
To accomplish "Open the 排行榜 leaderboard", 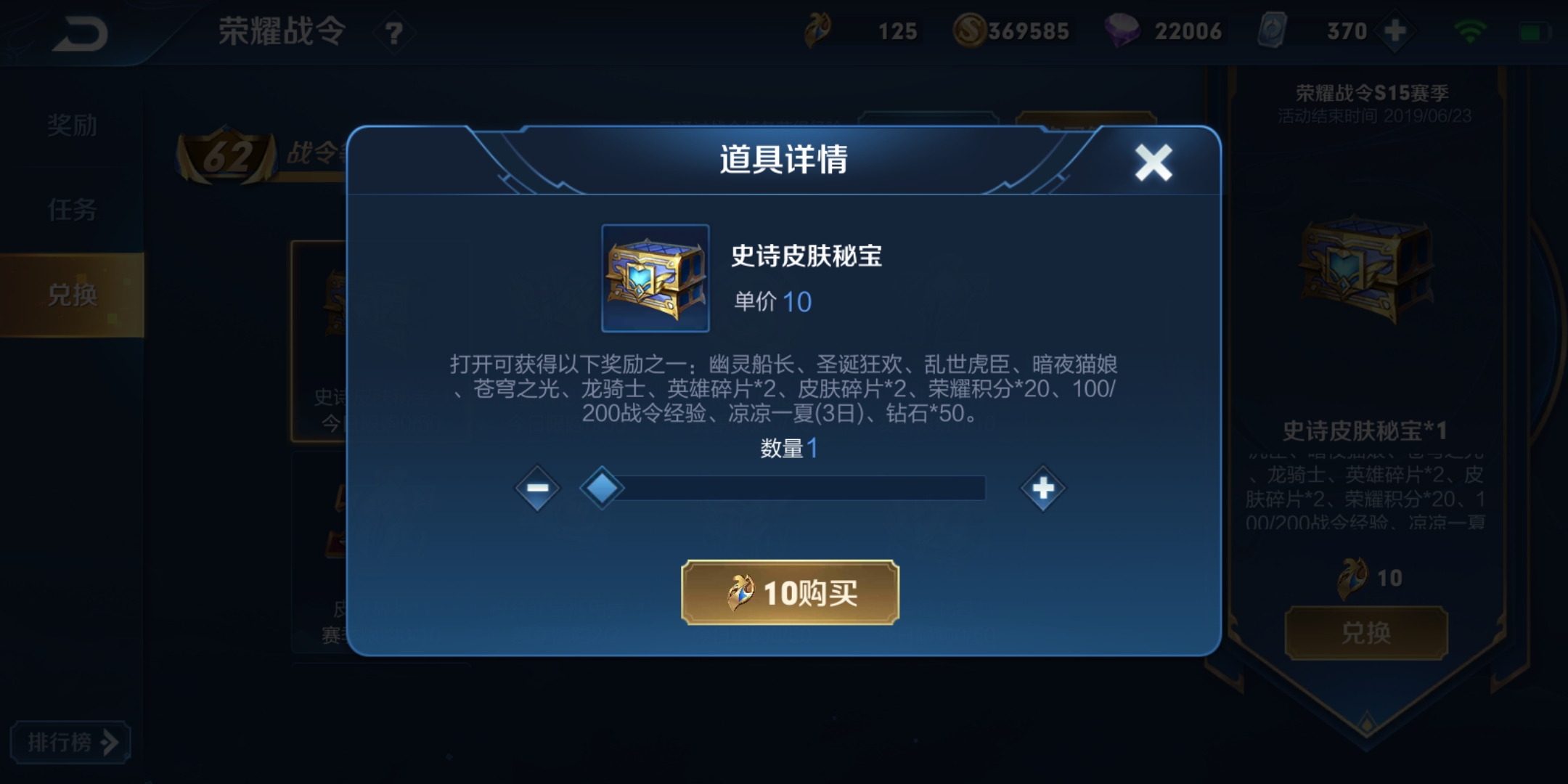I will coord(70,742).
